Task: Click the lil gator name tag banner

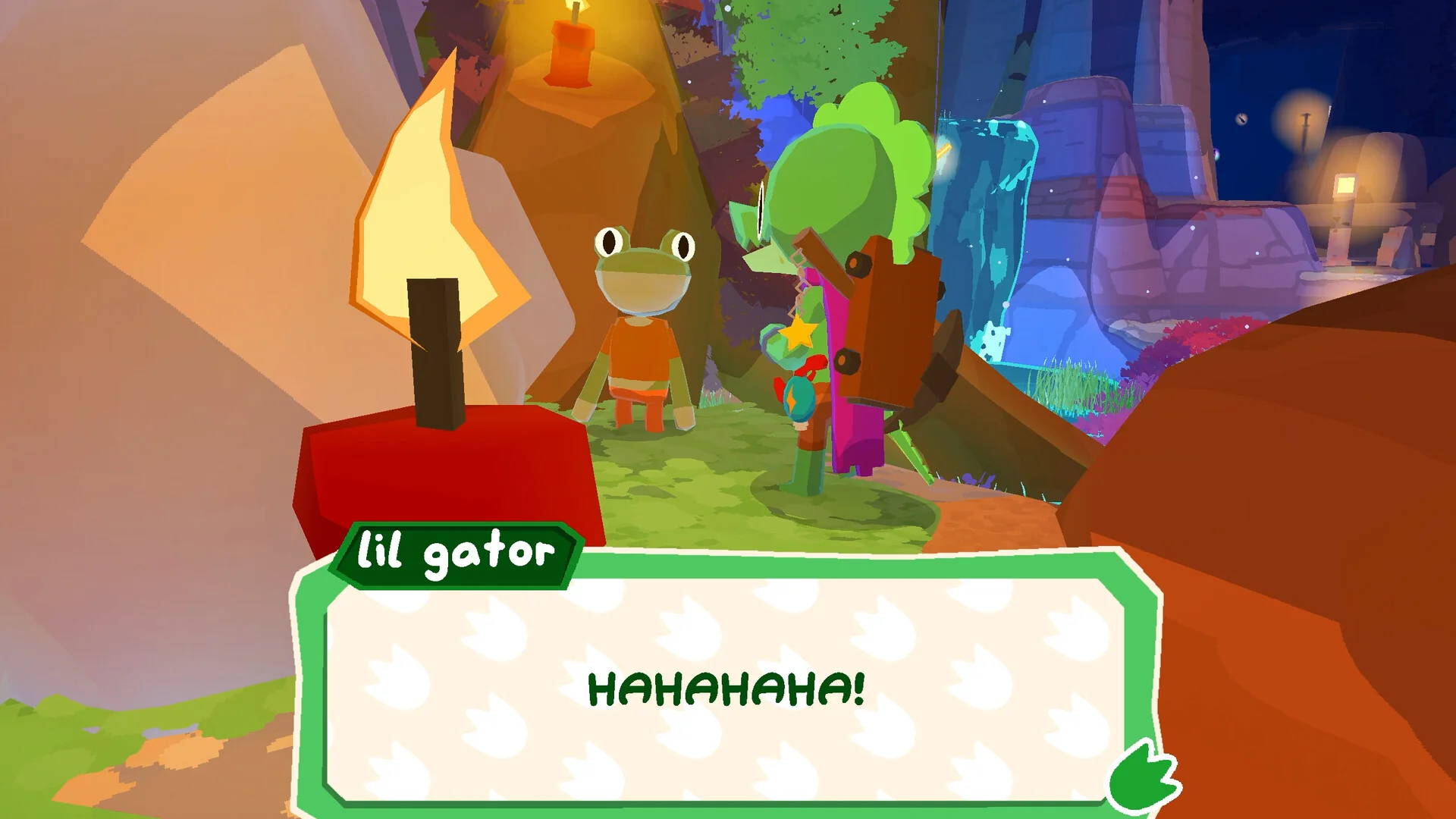Action: pyautogui.click(x=455, y=555)
